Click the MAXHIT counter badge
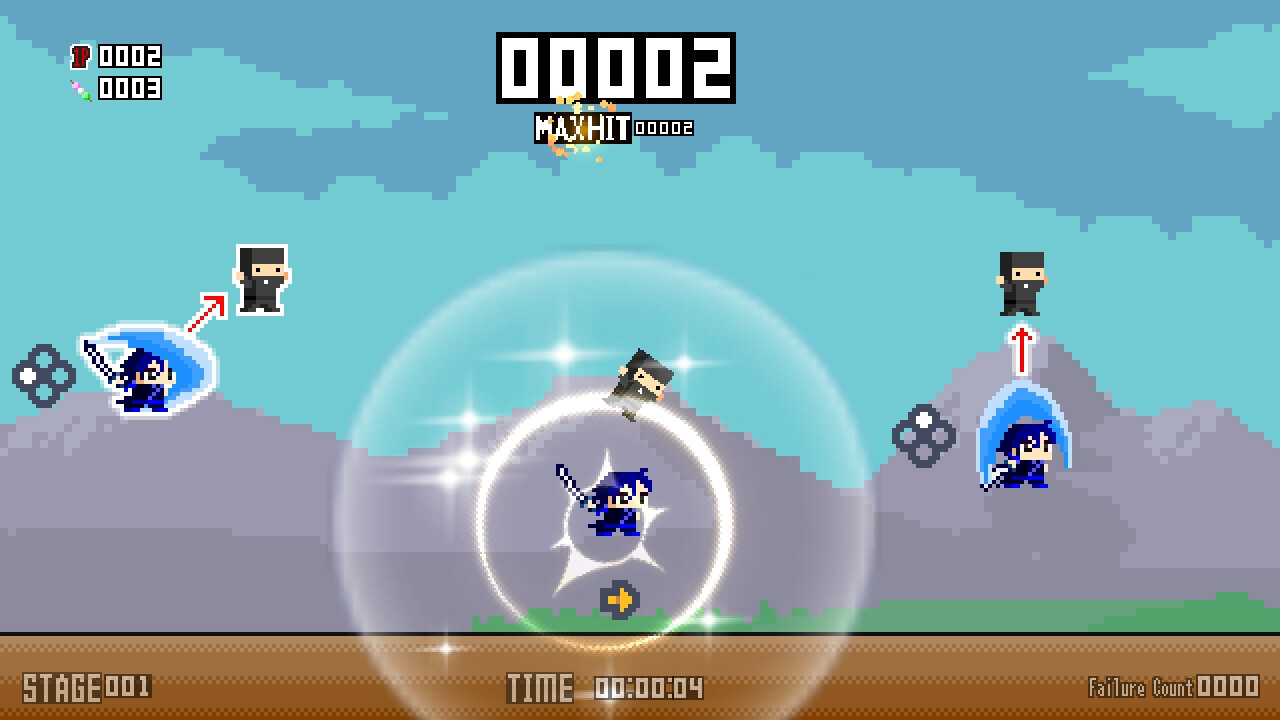Viewport: 1280px width, 720px height. [x=582, y=127]
